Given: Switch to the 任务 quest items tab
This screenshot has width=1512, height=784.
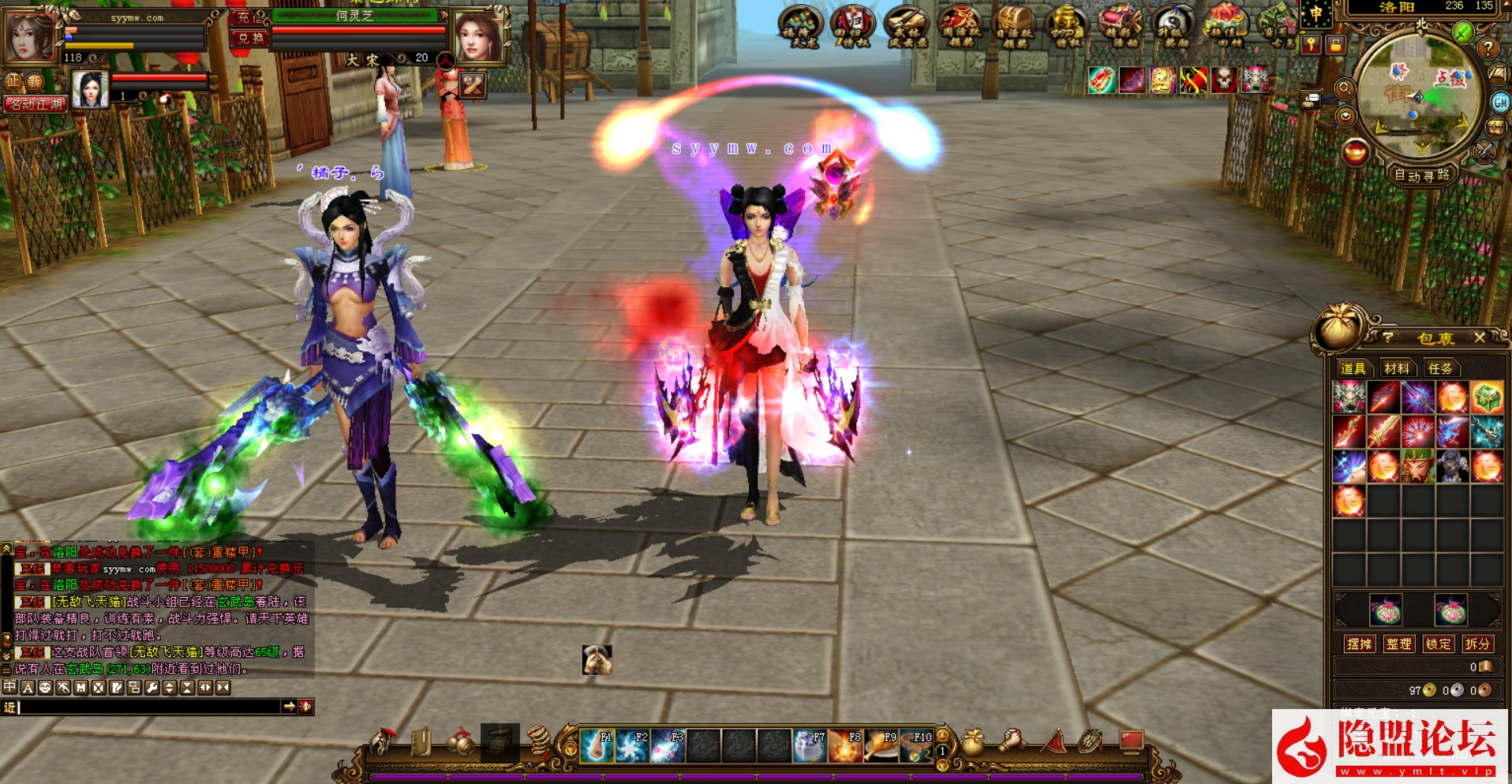Looking at the screenshot, I should coord(1439,368).
